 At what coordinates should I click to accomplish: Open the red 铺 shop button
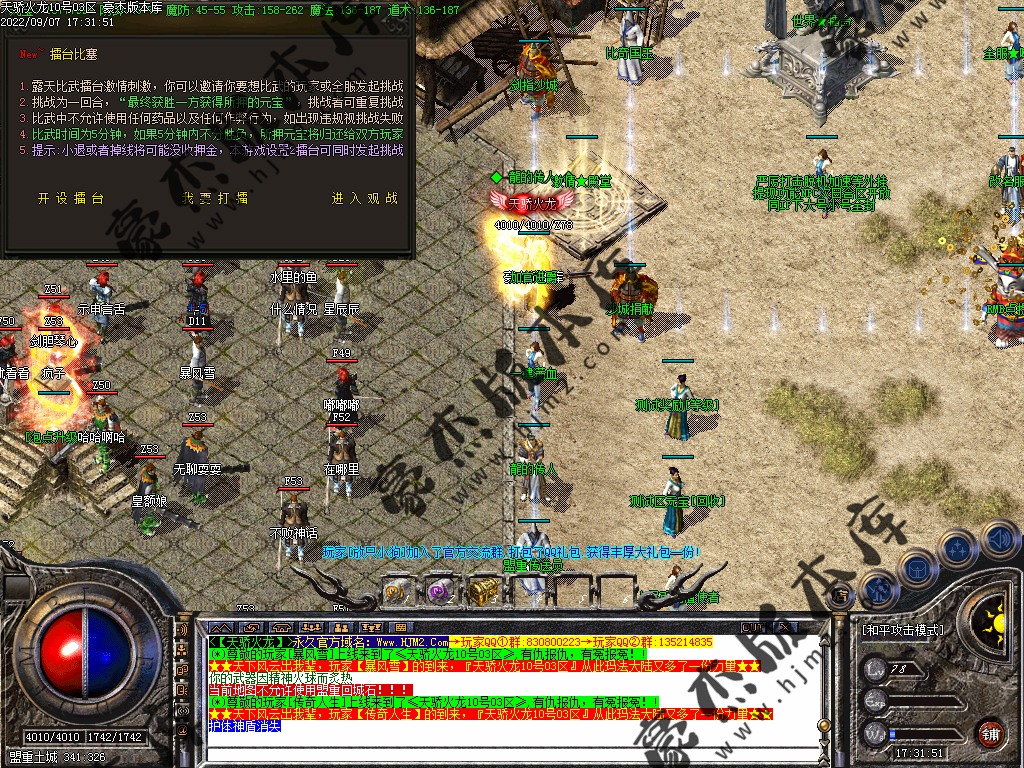pyautogui.click(x=990, y=733)
